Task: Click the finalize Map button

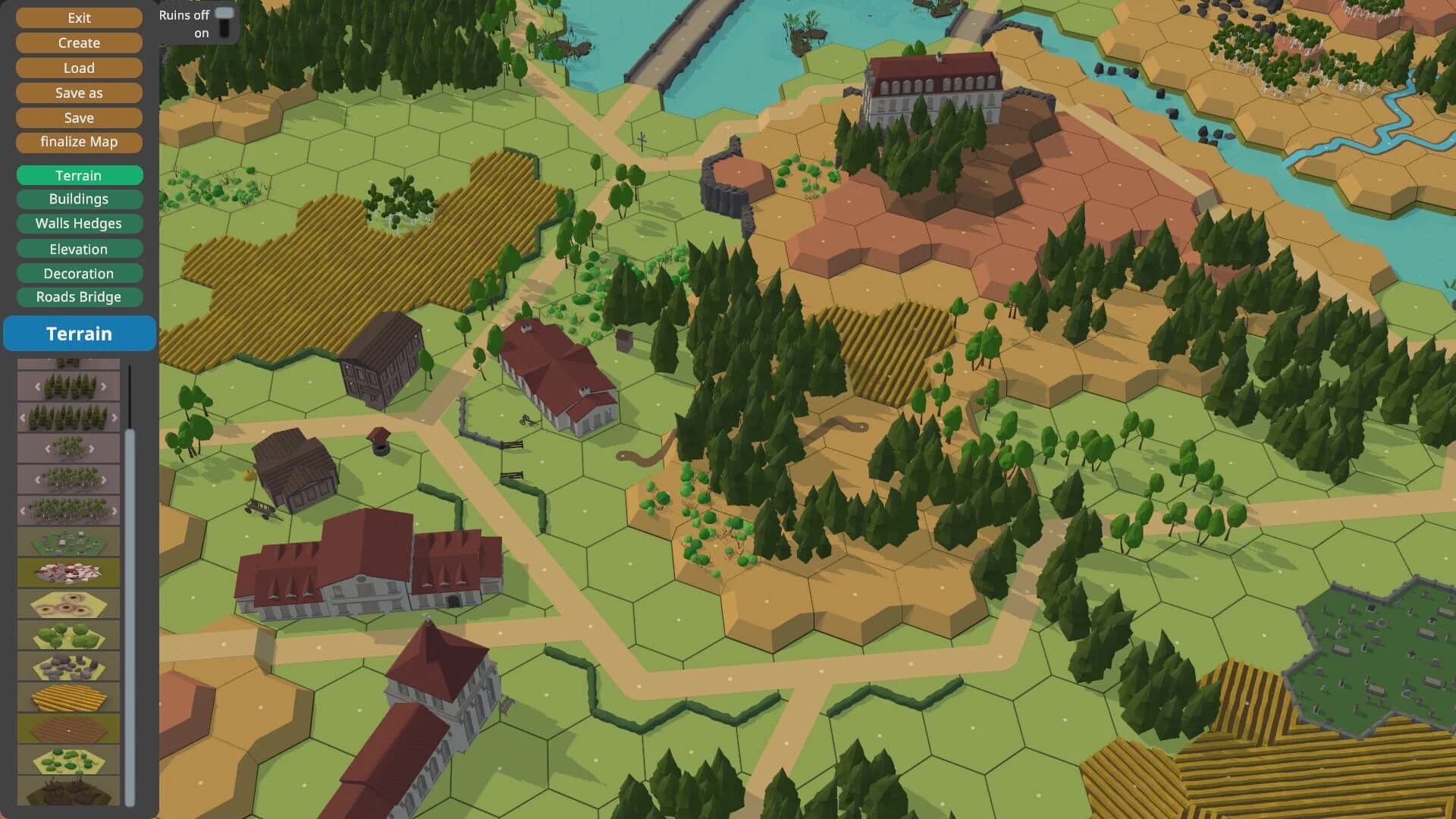Action: click(80, 142)
